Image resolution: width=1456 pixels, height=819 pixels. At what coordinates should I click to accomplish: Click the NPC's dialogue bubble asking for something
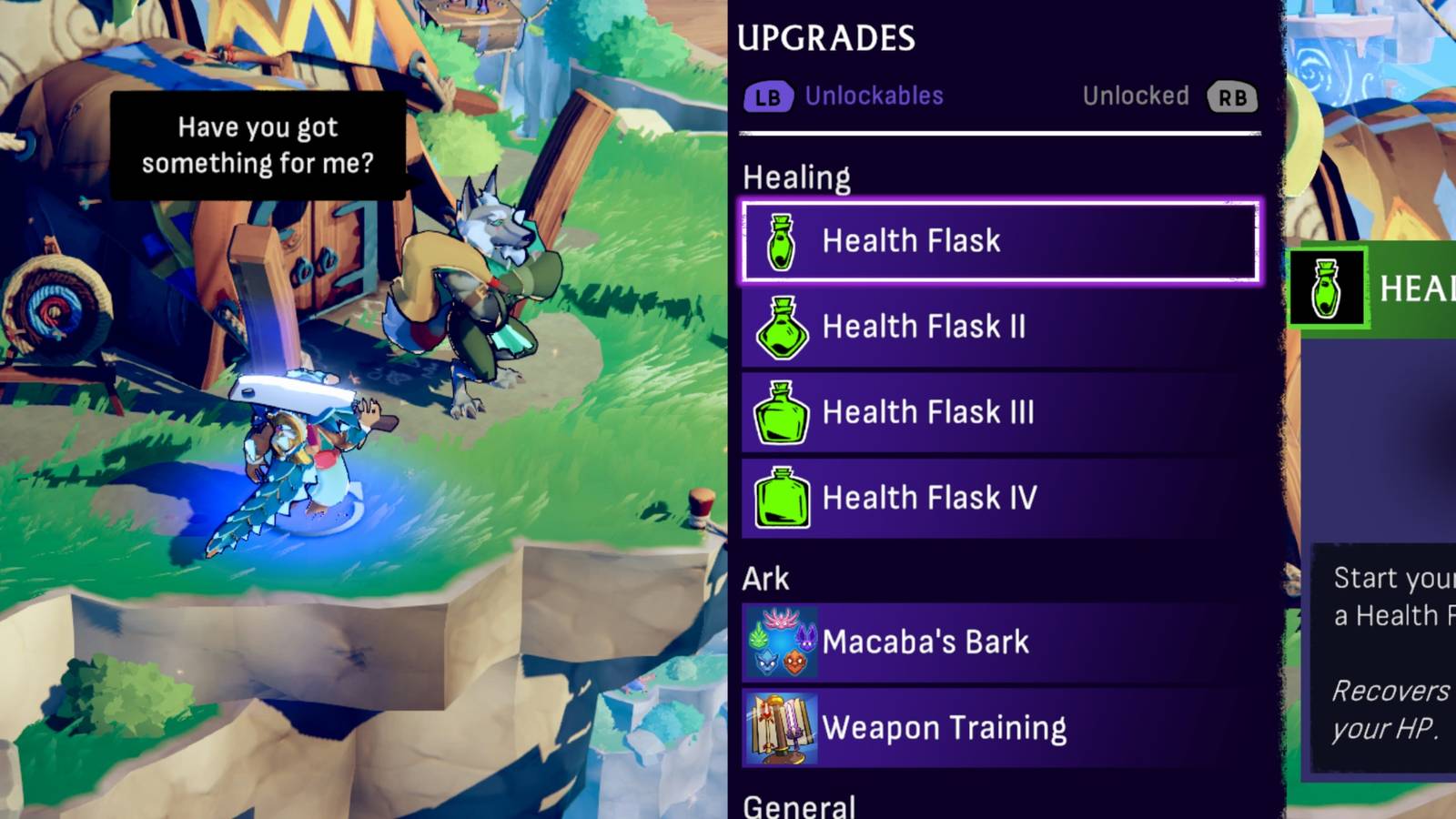[258, 146]
